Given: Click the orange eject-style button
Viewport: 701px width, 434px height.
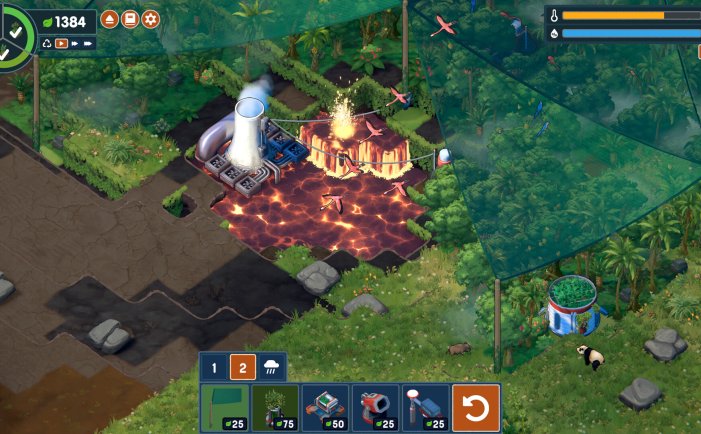Looking at the screenshot, I should click(x=109, y=19).
